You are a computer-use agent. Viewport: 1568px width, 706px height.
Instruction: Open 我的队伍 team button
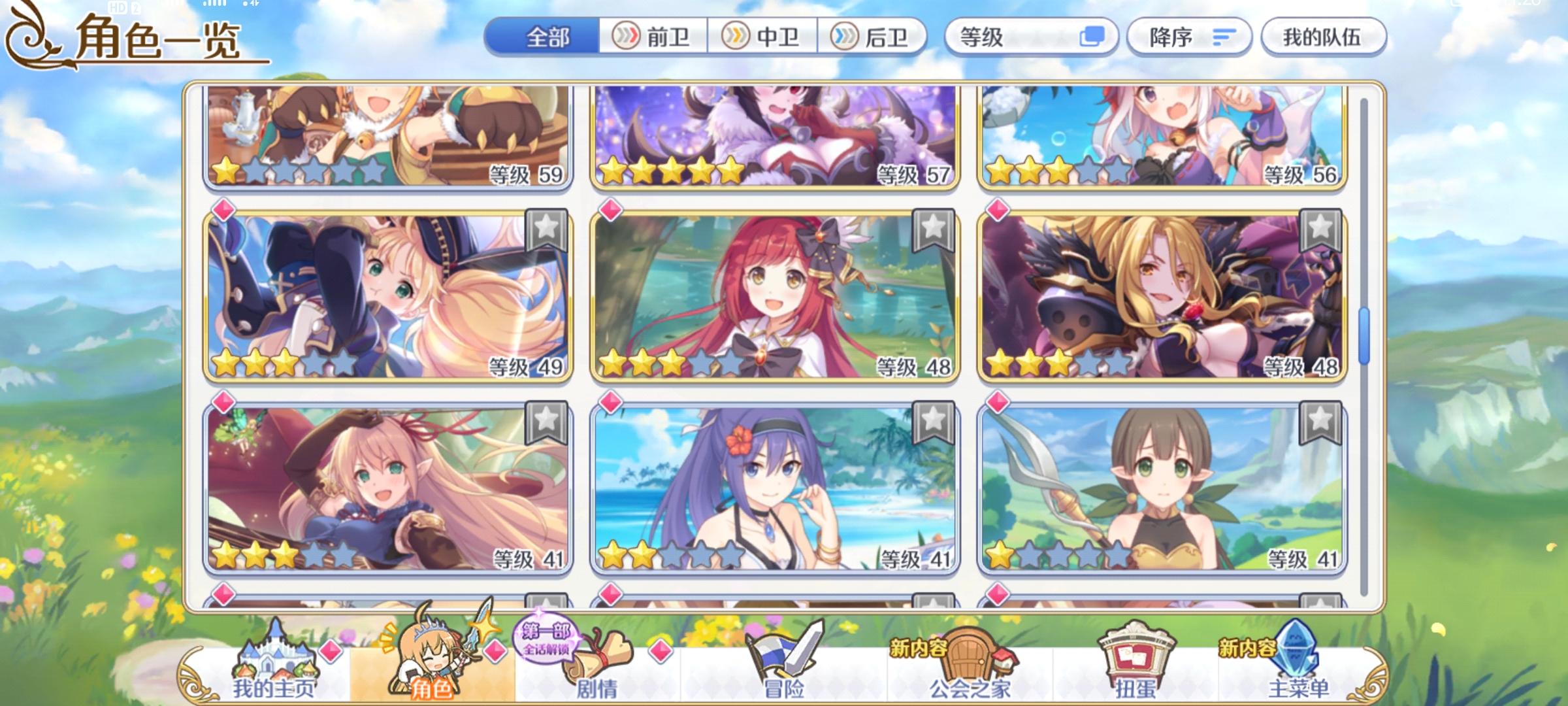click(x=1324, y=37)
